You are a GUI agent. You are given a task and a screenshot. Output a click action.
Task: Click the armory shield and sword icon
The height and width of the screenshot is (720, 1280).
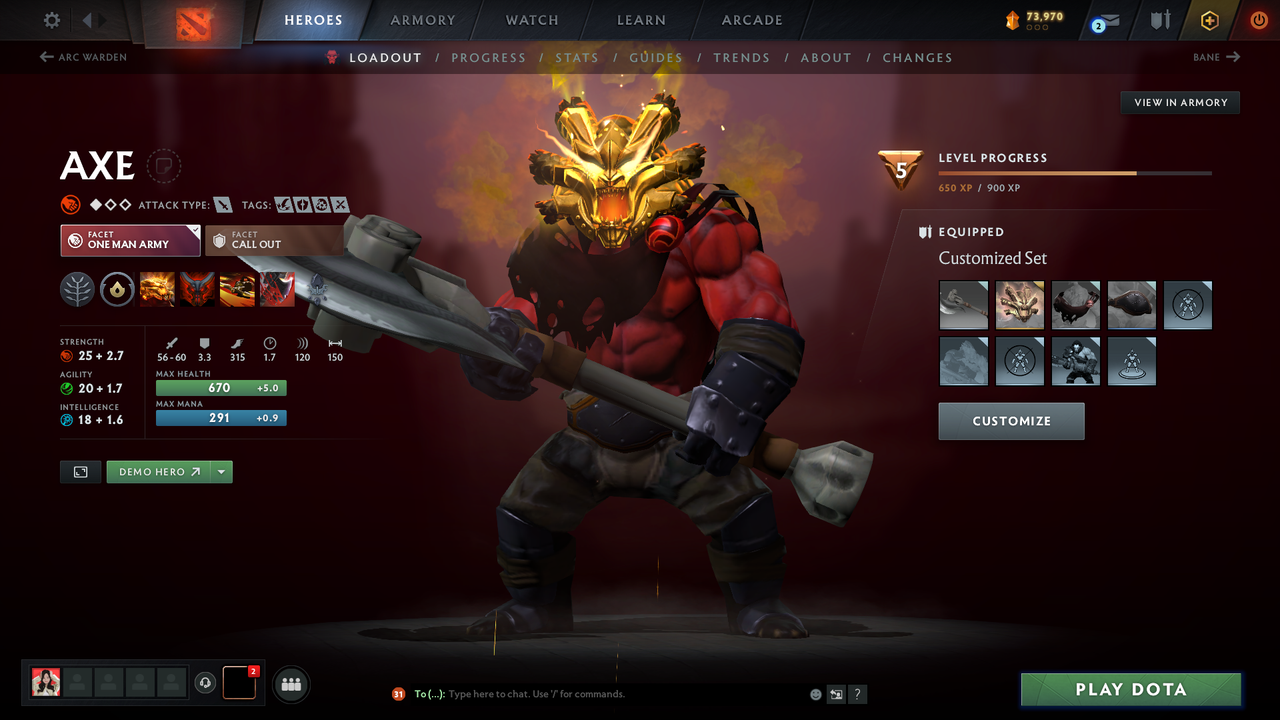(x=1159, y=20)
